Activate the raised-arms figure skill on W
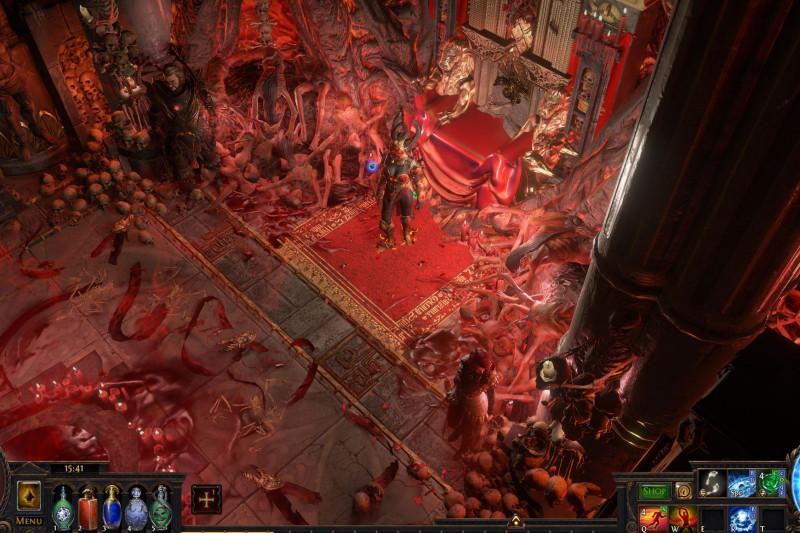This screenshot has width=800, height=533. pos(682,518)
